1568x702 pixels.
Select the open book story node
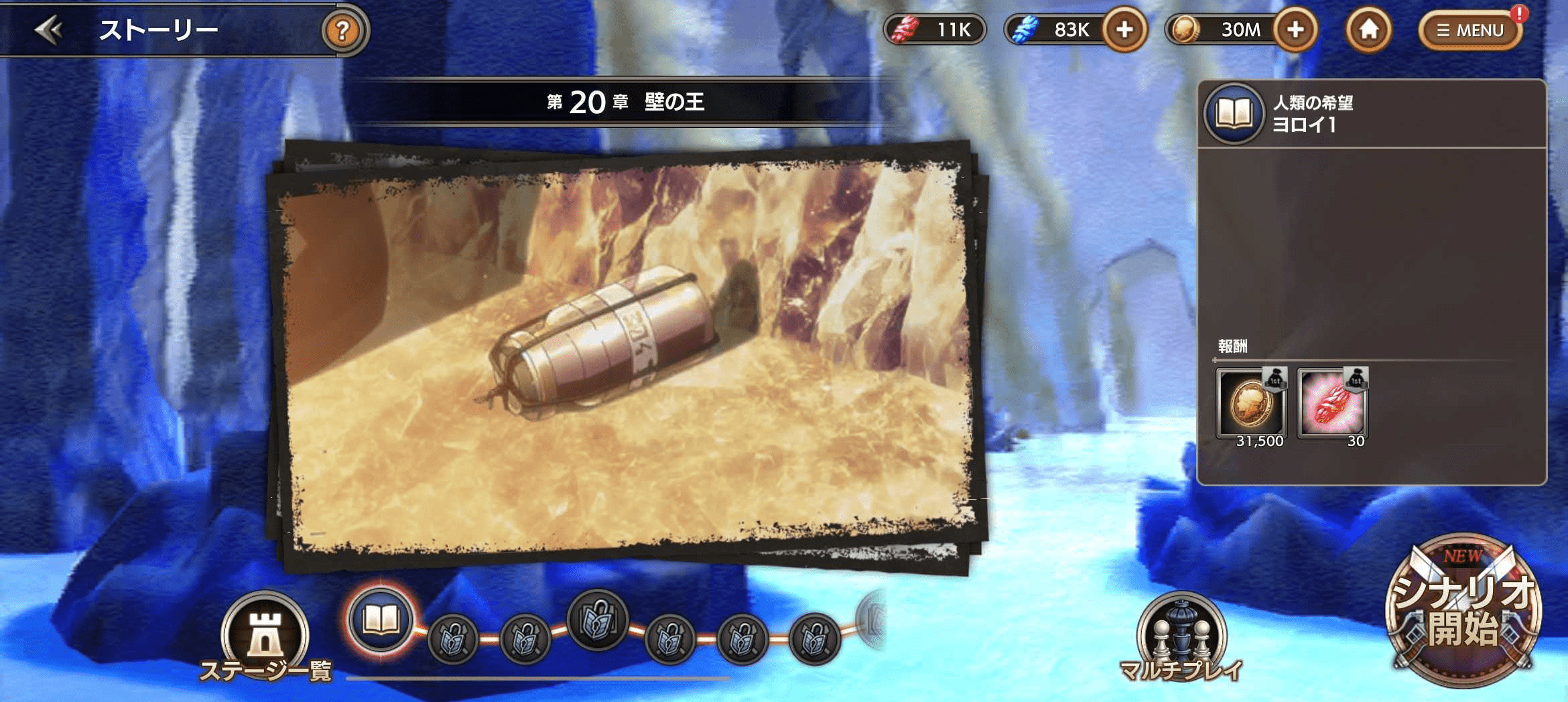tap(381, 620)
